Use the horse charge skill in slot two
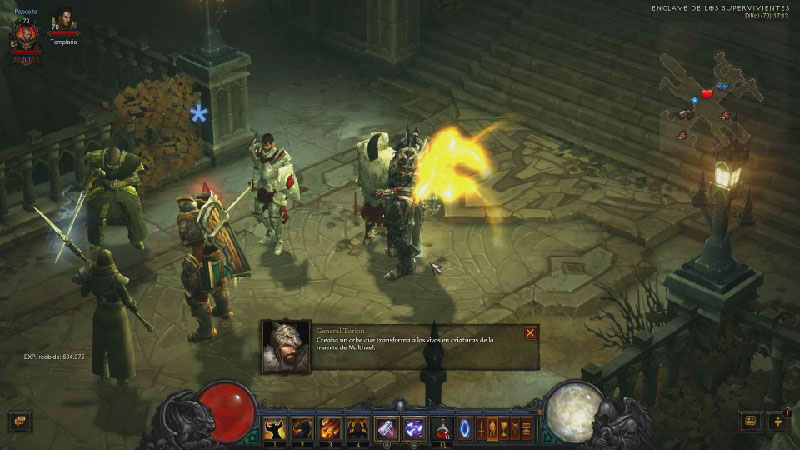This screenshot has height=450, width=800. pos(302,429)
